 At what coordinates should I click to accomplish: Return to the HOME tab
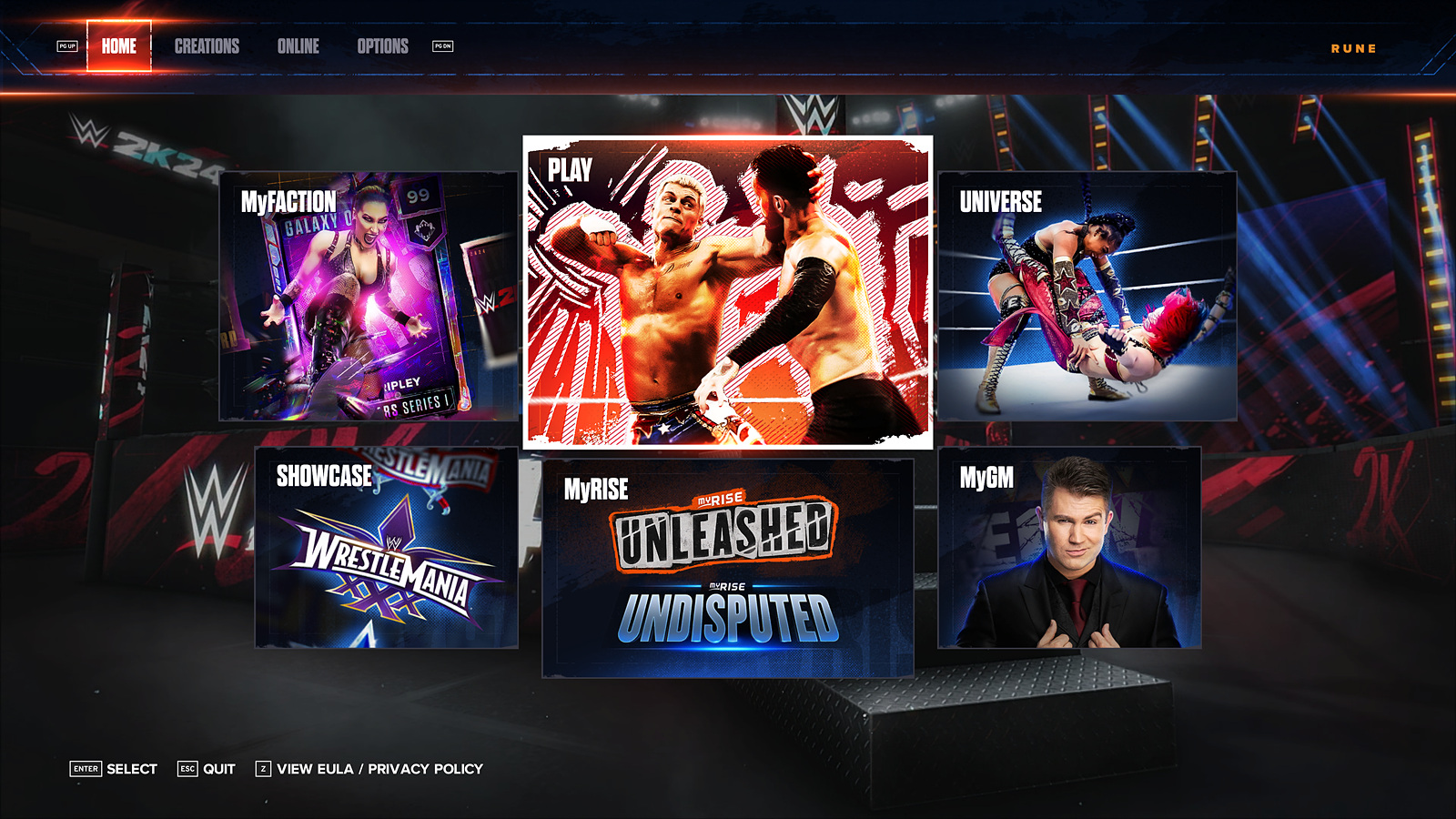pyautogui.click(x=118, y=44)
